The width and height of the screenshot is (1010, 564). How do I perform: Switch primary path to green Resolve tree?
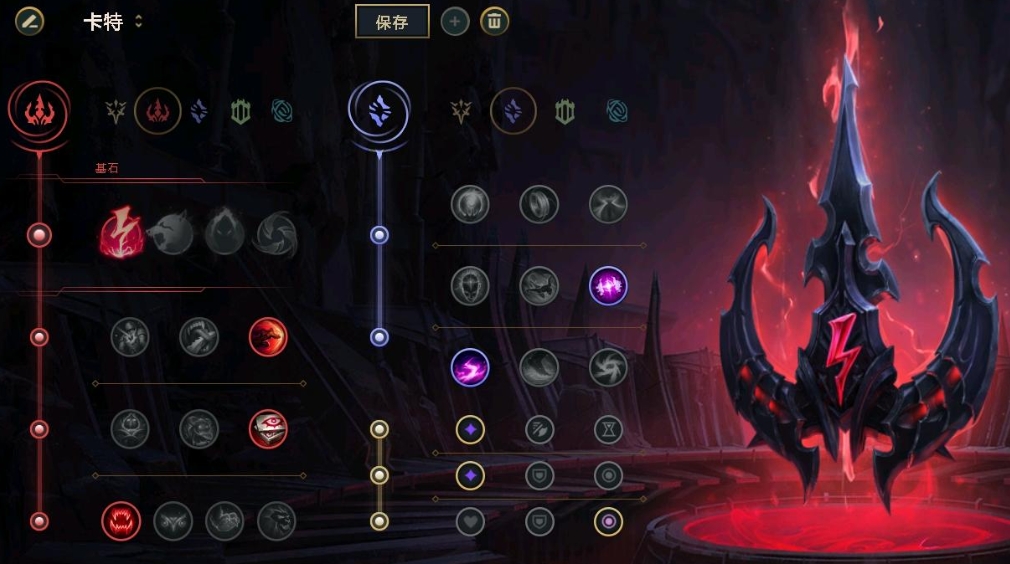pos(240,111)
